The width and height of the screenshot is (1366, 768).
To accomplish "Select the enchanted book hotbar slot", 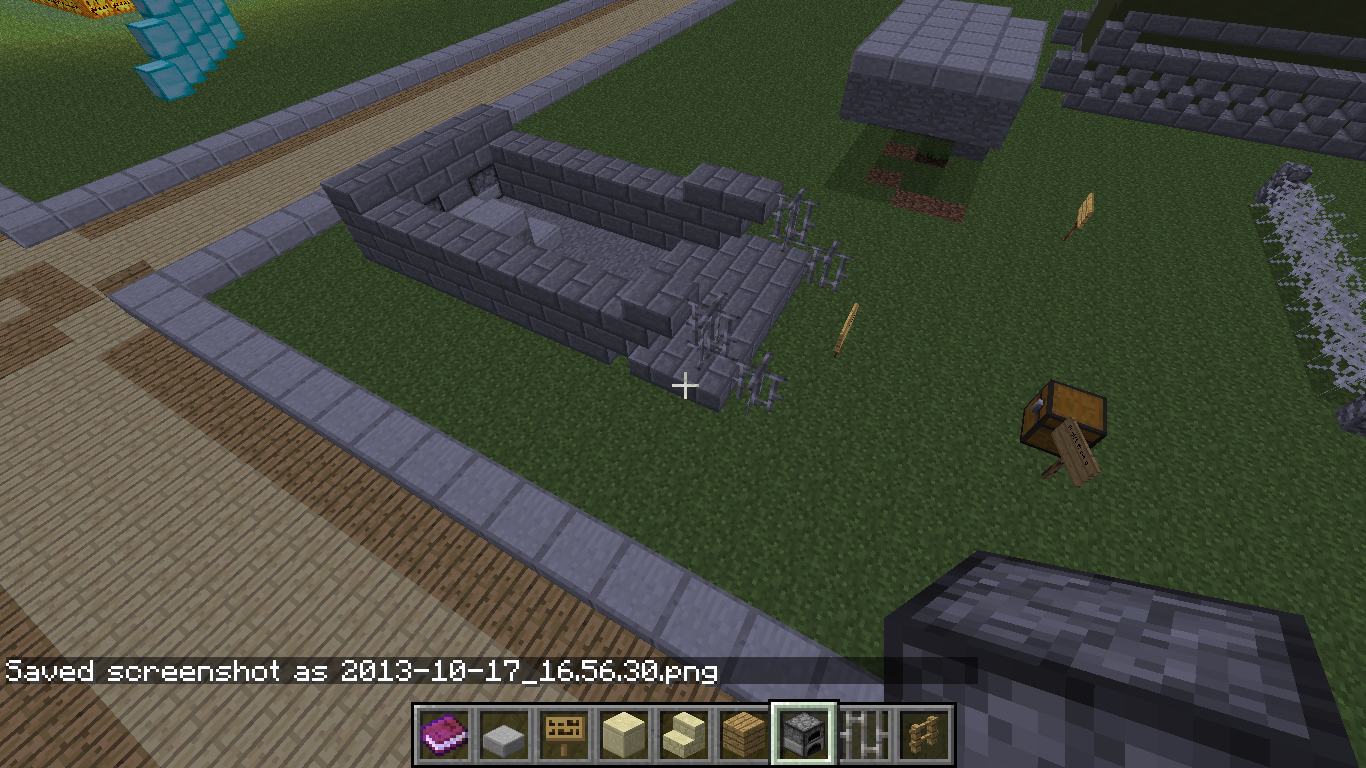I will [443, 735].
